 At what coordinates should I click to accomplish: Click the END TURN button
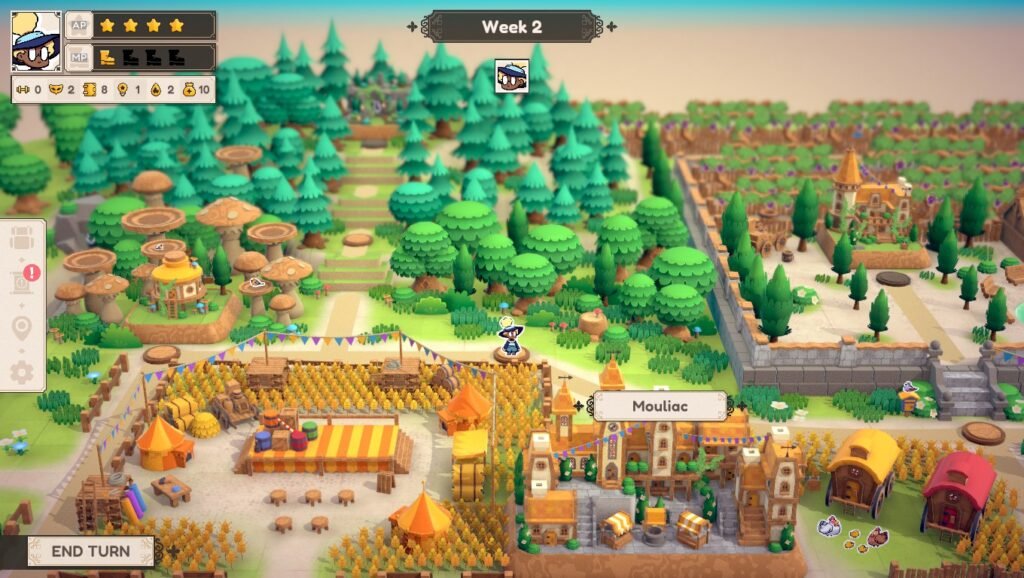(90, 551)
